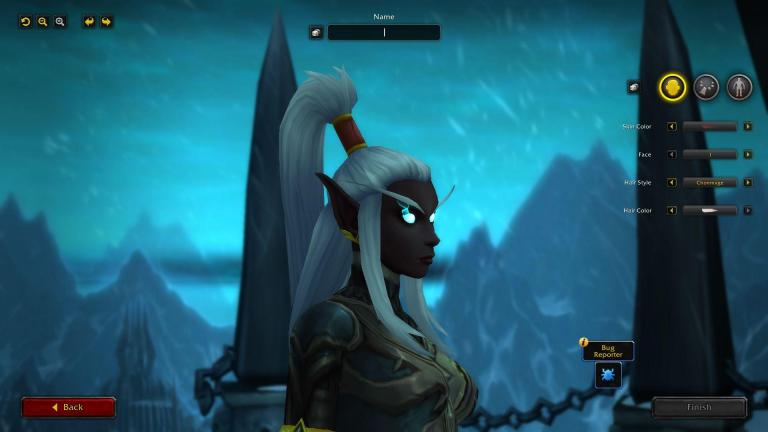Screen dimensions: 768x432
Task: Rotate character with the left arrow button
Action: click(89, 21)
